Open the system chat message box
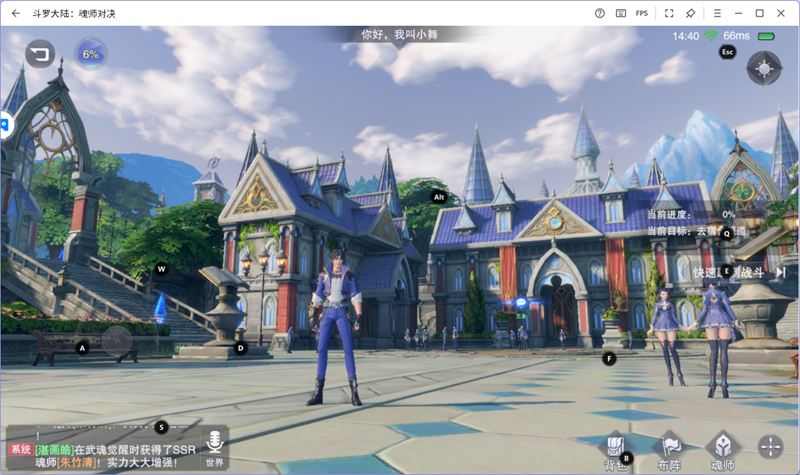Viewport: 800px width, 475px height. click(x=105, y=450)
